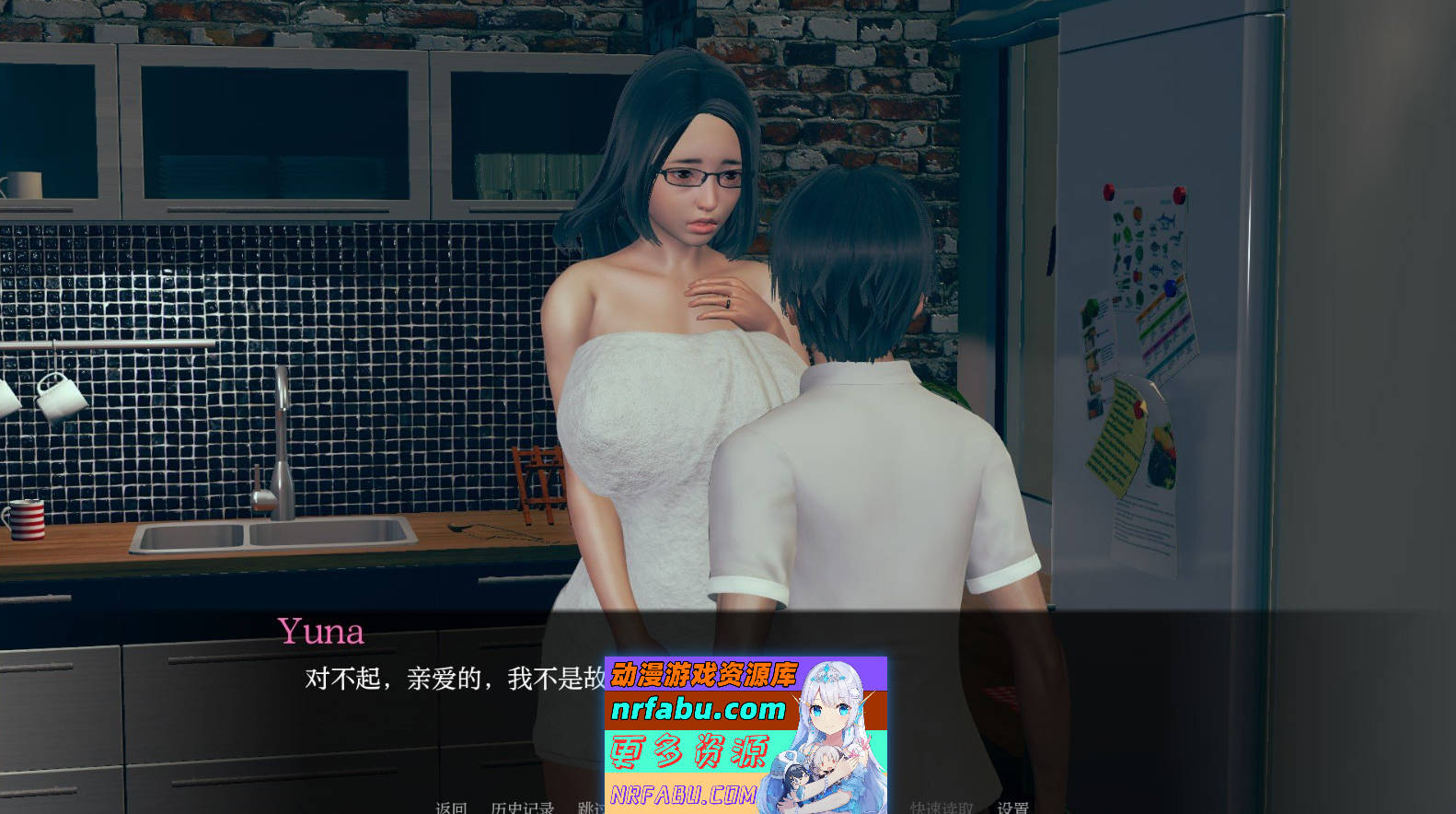Screen dimensions: 1456x814
Task: Click the anime mascot watermark image
Action: click(x=833, y=727)
